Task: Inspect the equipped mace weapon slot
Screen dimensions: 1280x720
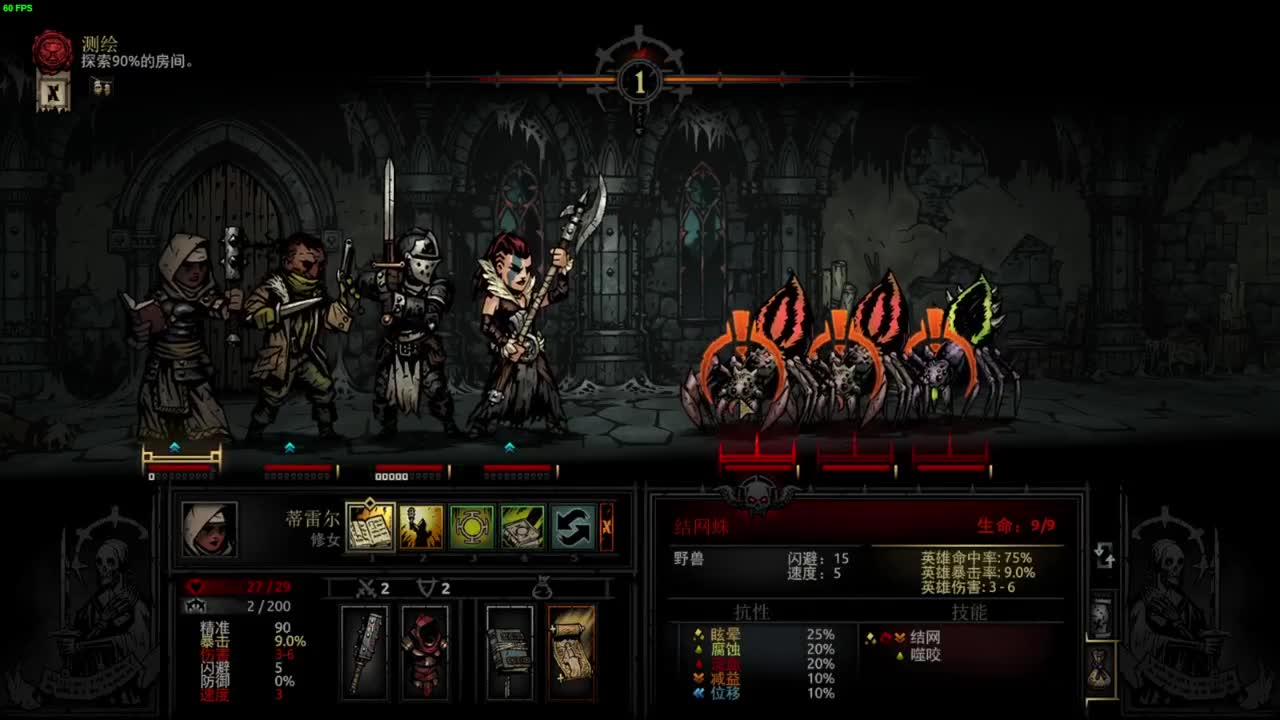Action: click(x=364, y=652)
